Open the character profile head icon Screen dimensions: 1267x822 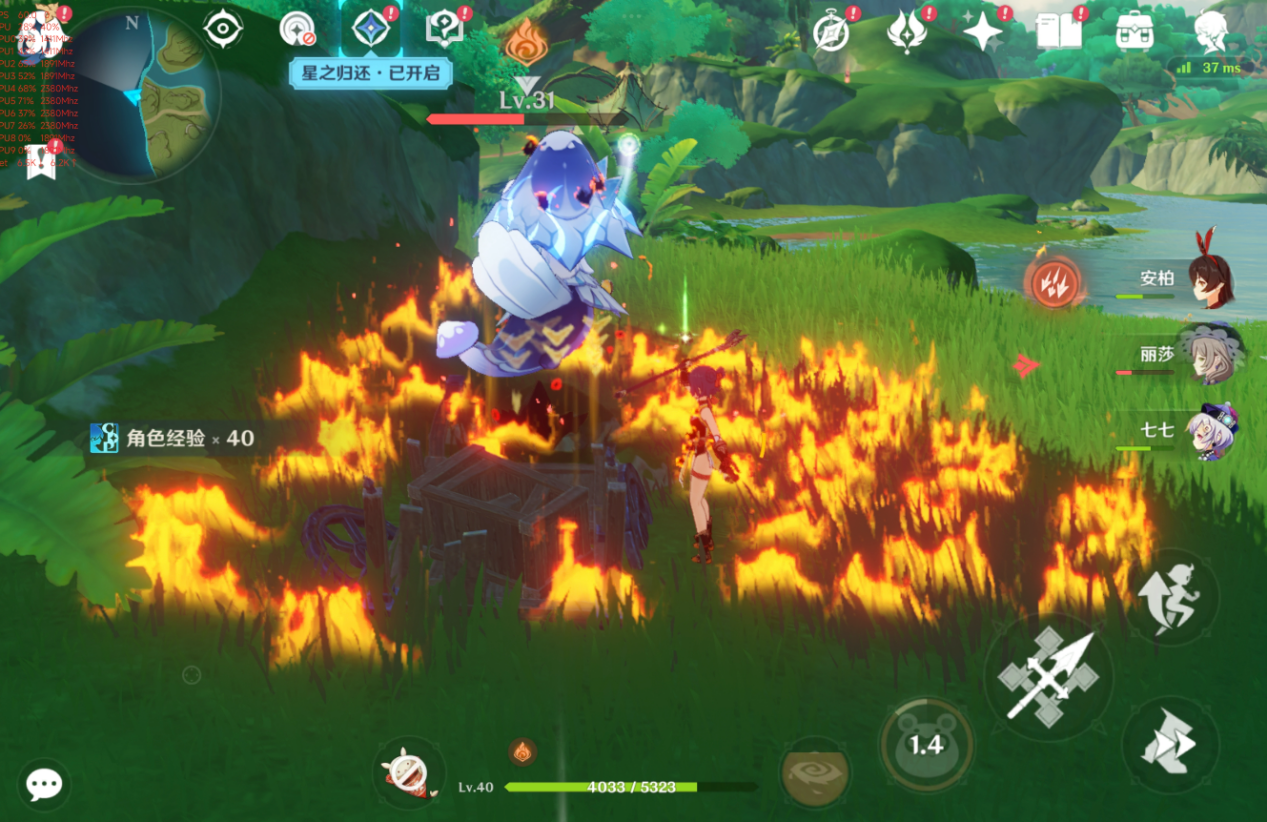click(1211, 32)
